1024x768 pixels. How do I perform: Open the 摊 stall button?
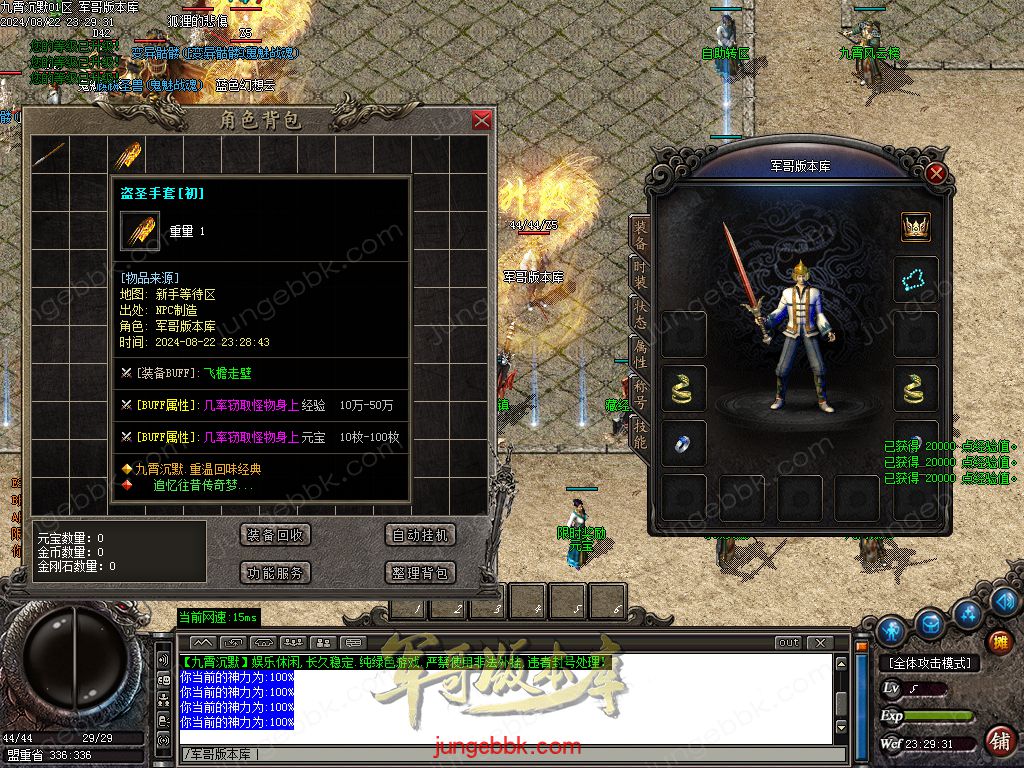[998, 642]
